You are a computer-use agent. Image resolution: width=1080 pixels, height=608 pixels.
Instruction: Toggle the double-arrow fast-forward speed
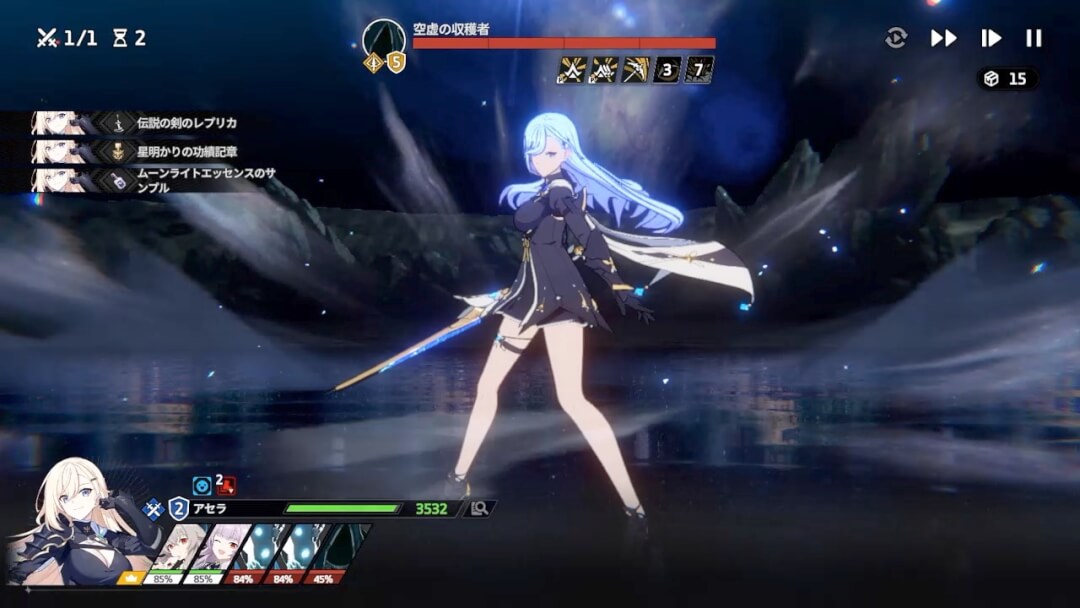(943, 38)
